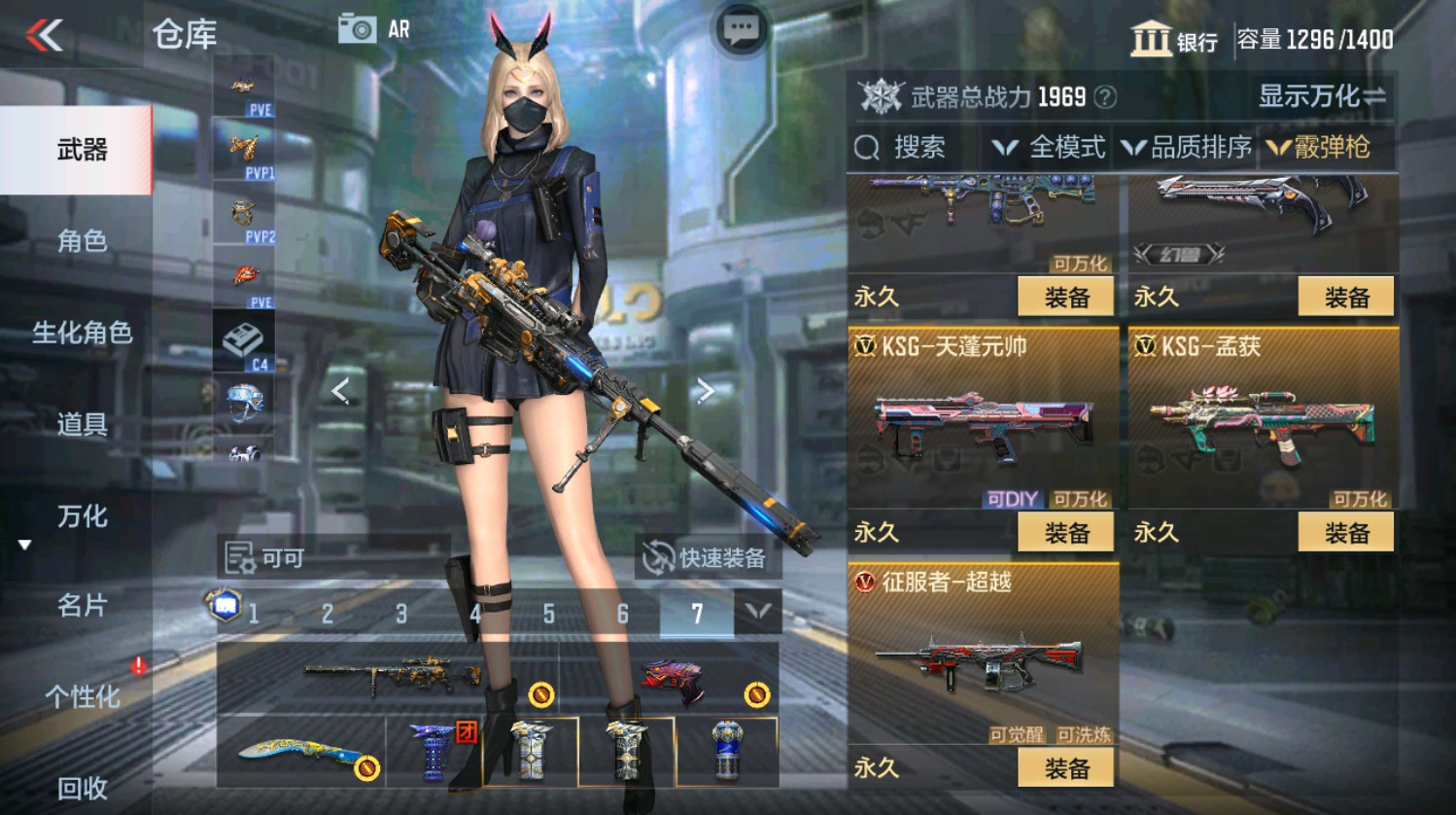Click the PVP1 golden wings item icon
Screen dimensions: 1456x815
point(243,148)
